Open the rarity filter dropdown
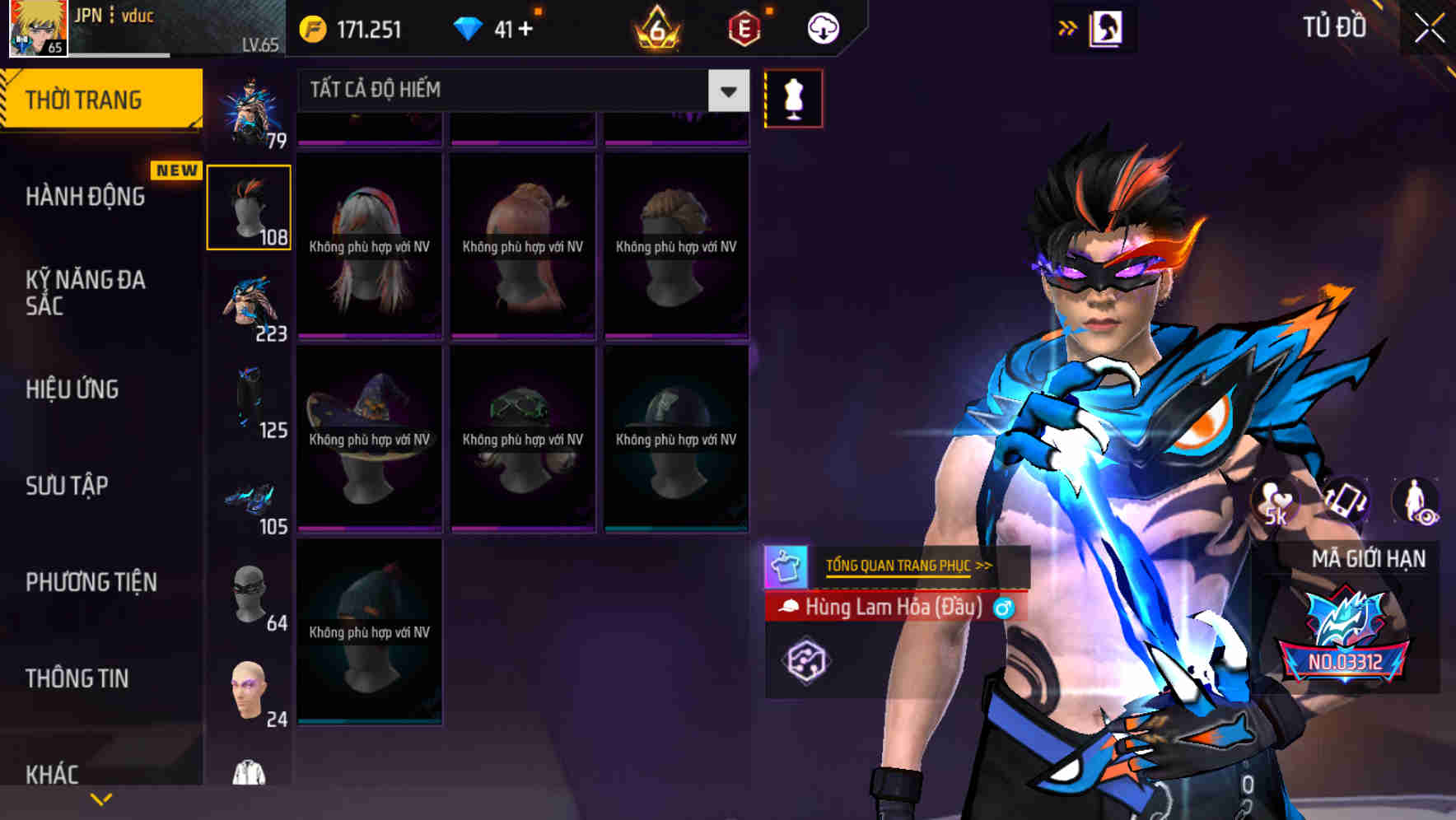 click(728, 91)
